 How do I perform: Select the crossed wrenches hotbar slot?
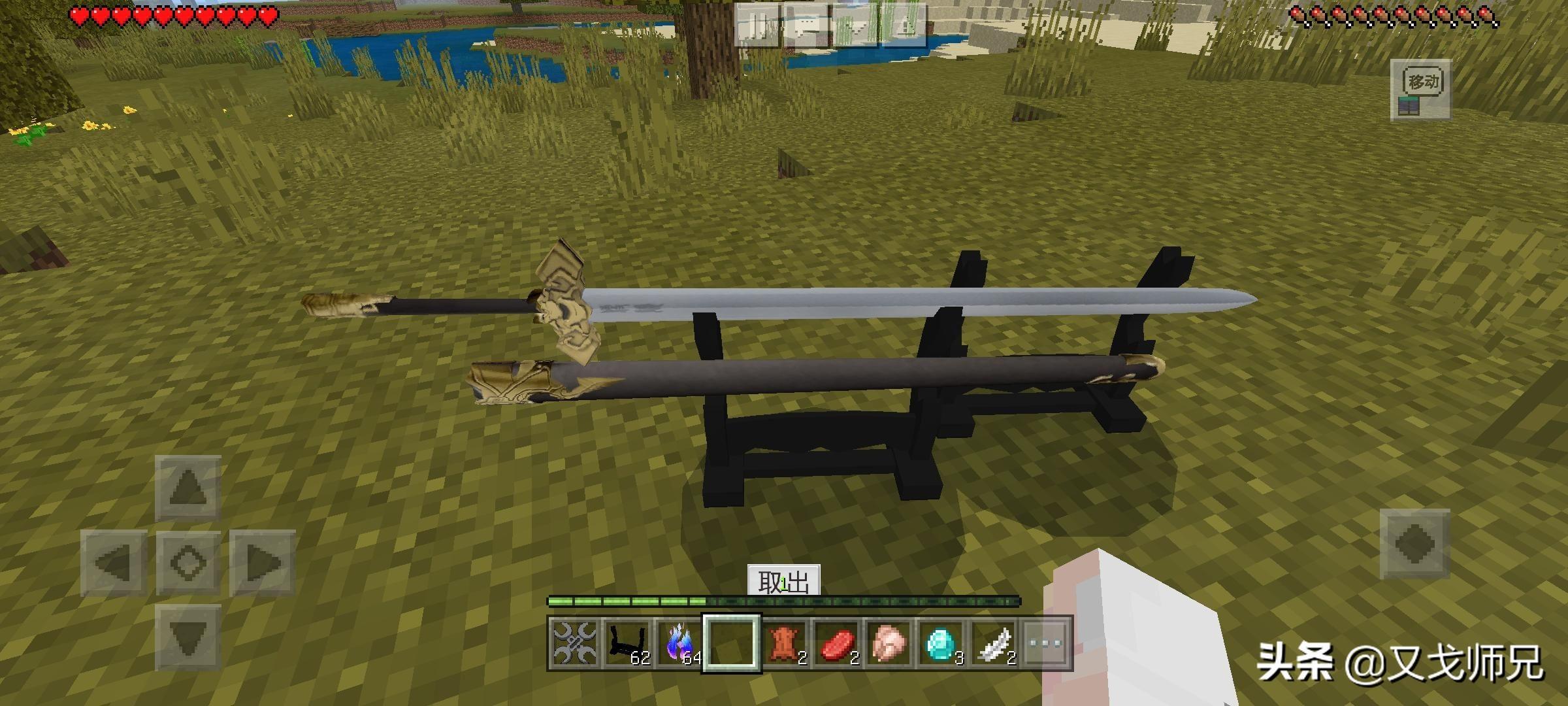pos(574,643)
